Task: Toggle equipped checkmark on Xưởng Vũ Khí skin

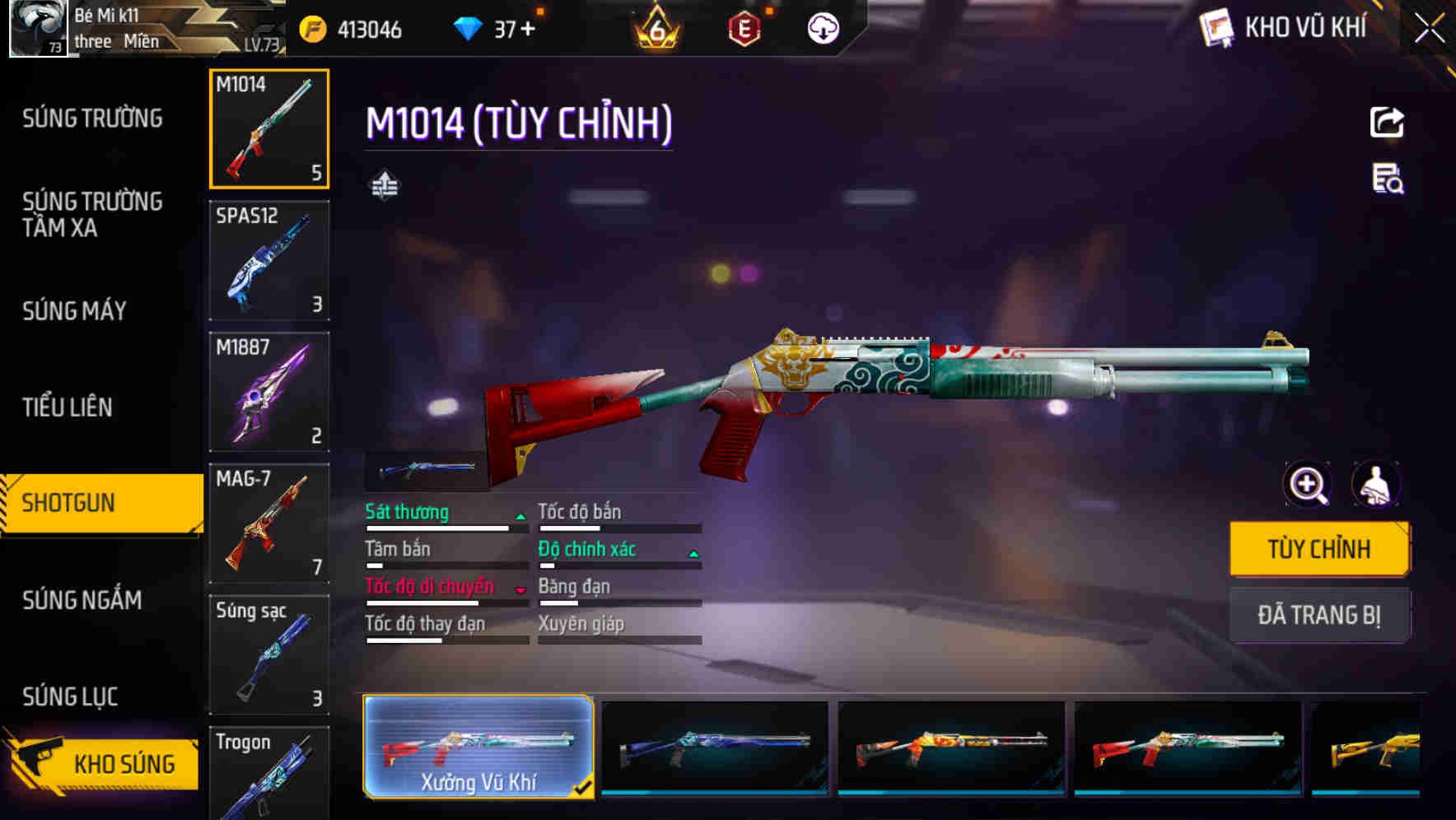Action: pyautogui.click(x=586, y=786)
